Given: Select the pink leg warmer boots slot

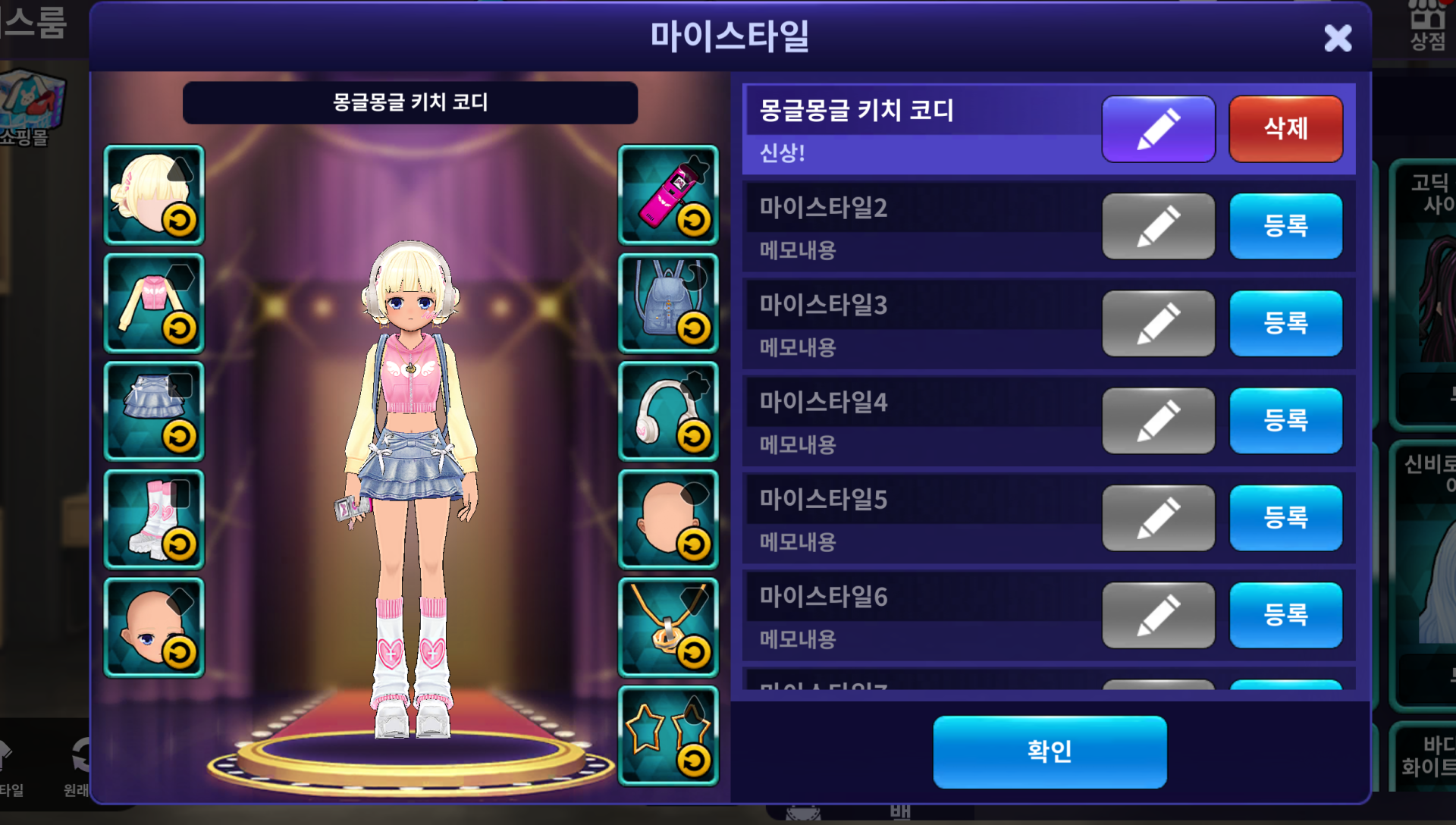Looking at the screenshot, I should coord(154,519).
